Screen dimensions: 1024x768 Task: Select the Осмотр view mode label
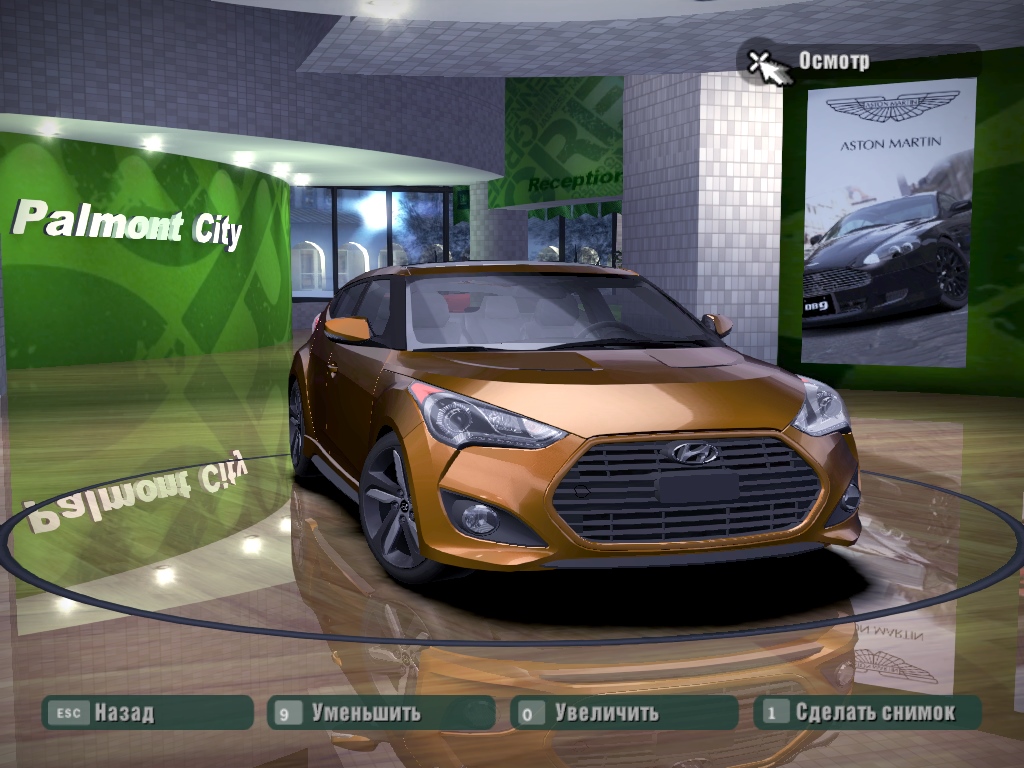pos(833,61)
